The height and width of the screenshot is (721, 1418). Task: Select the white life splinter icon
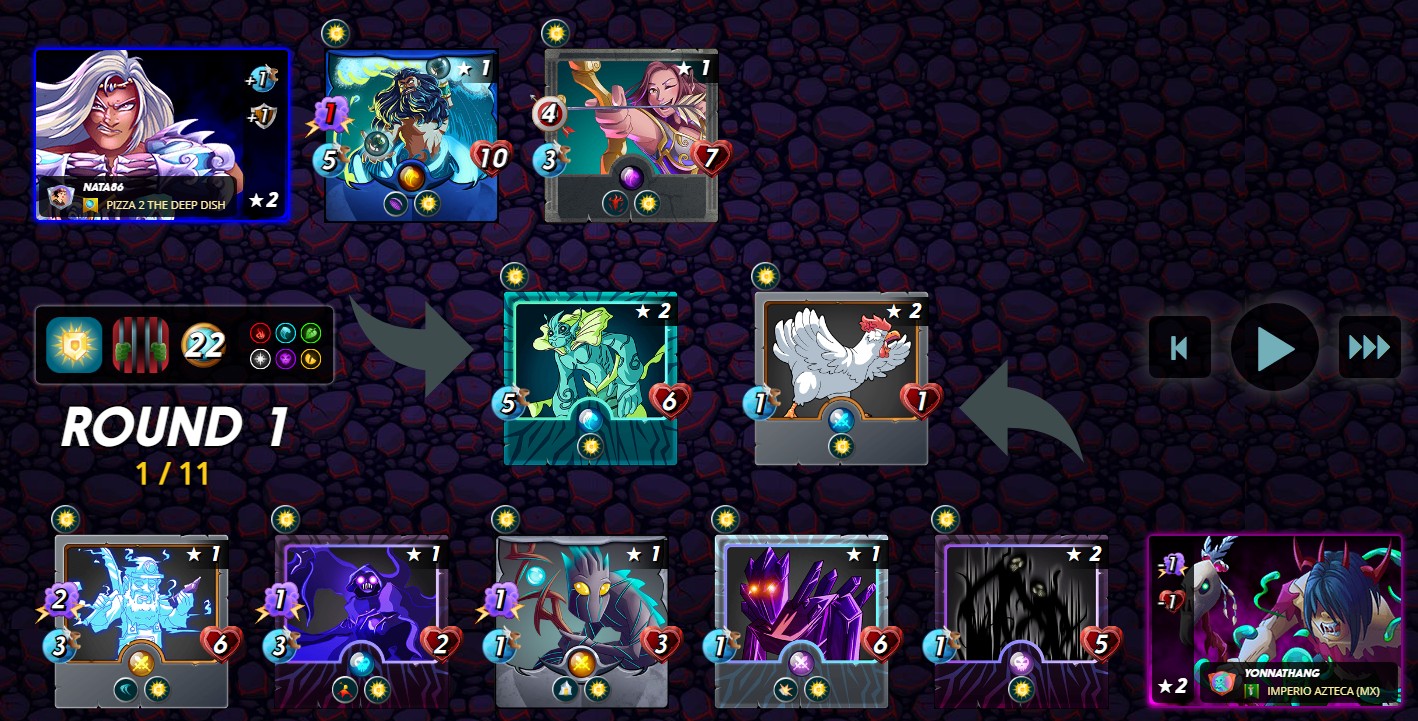tap(260, 358)
